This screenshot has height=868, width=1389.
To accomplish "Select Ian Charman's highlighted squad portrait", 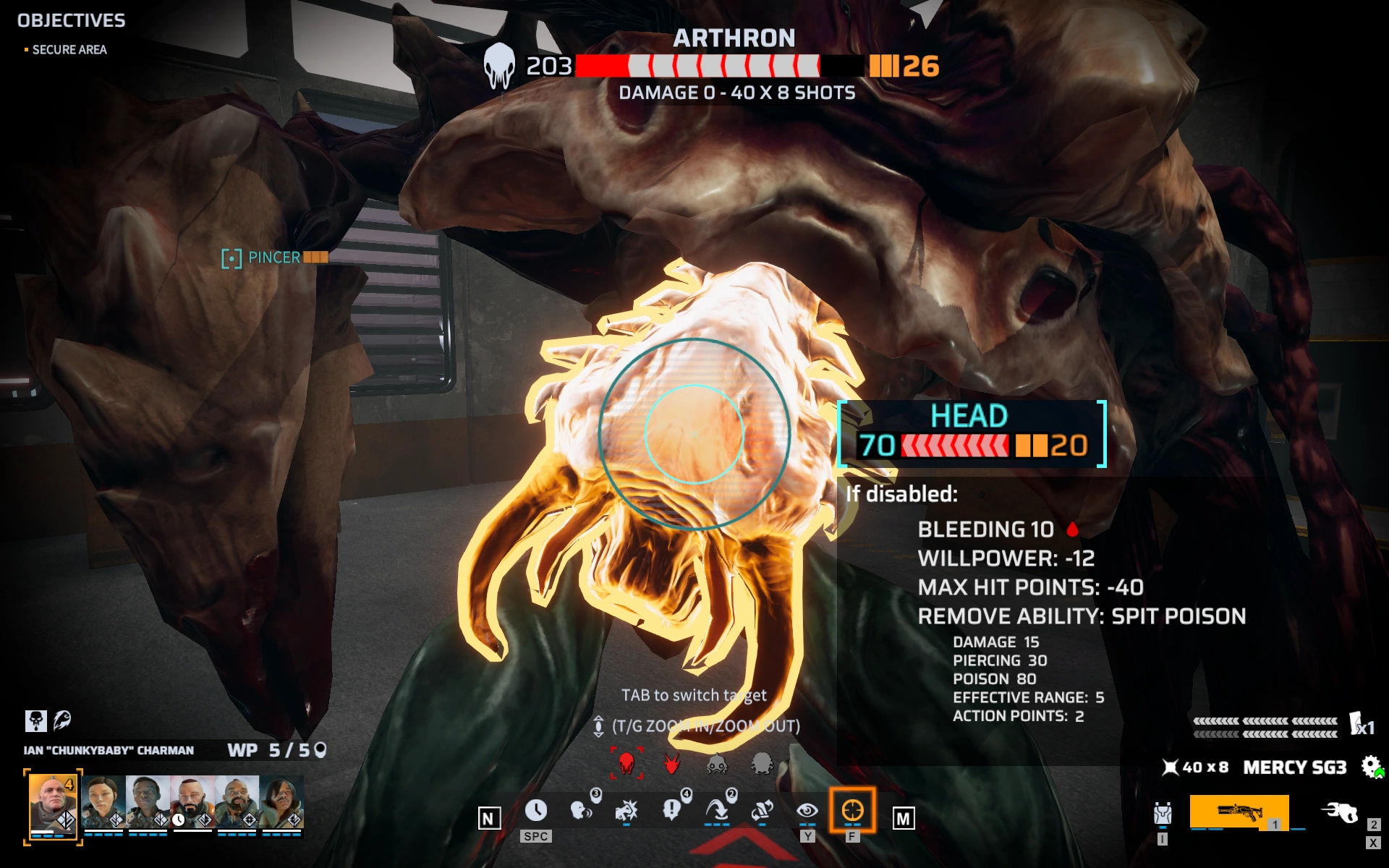I will [53, 803].
